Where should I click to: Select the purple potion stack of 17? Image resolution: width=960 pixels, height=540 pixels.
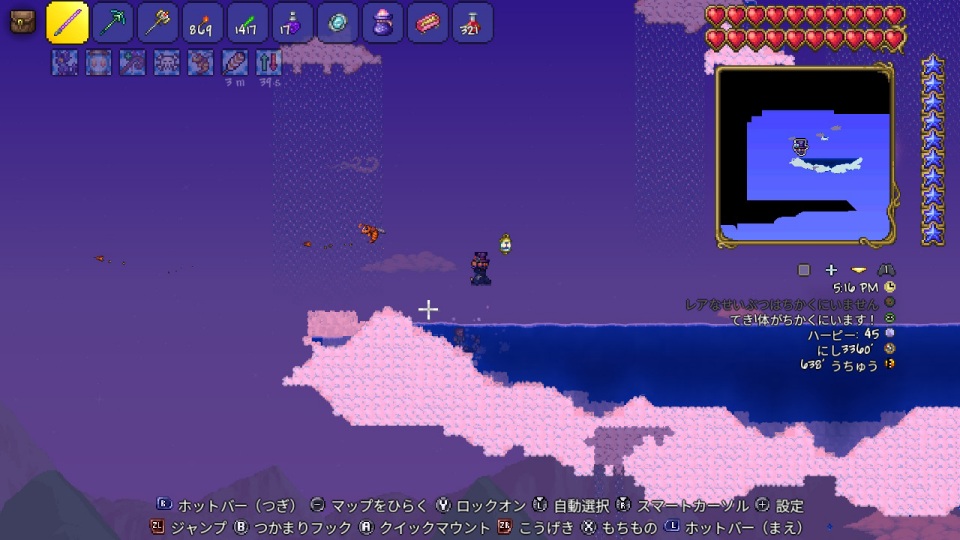[x=292, y=23]
